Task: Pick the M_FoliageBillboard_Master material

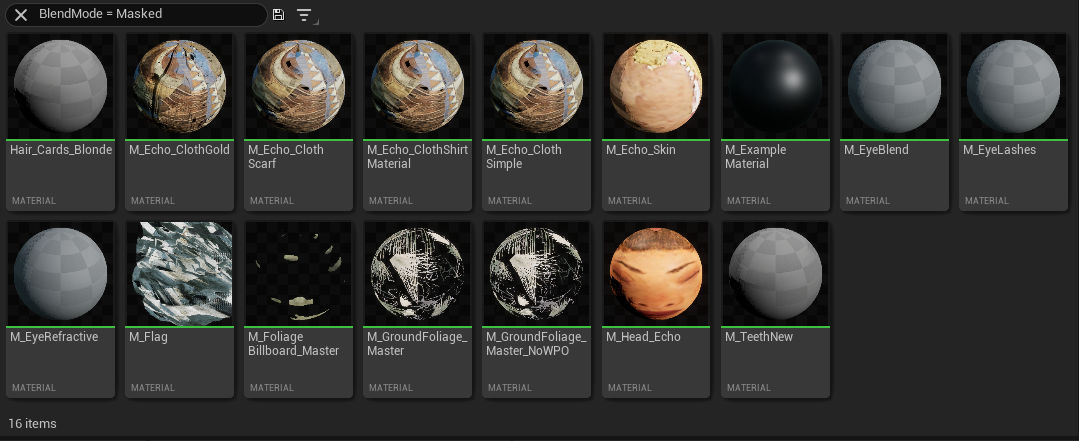Action: click(298, 274)
